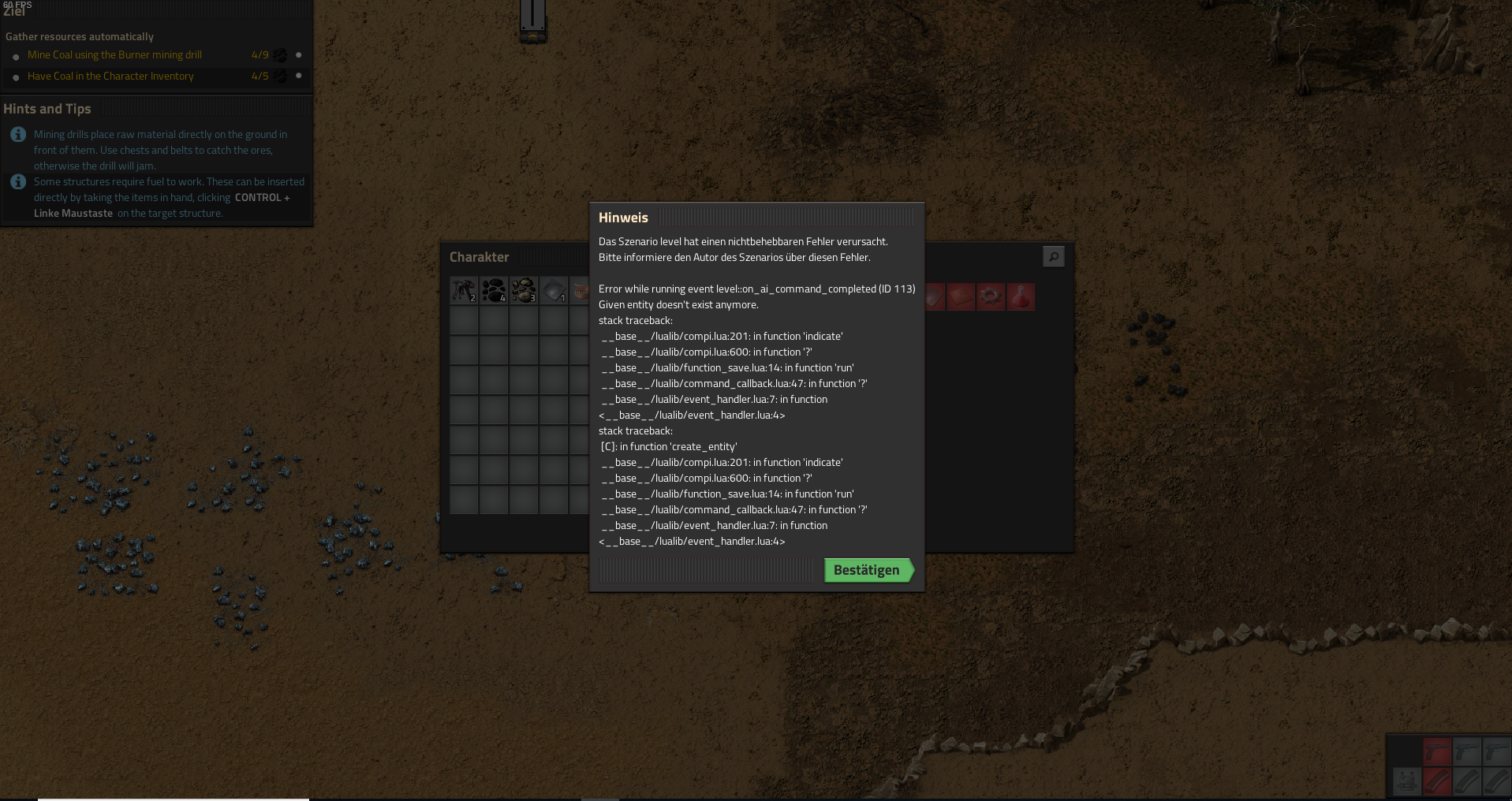Craft the automation science pack flask
The image size is (1512, 801).
point(1021,297)
